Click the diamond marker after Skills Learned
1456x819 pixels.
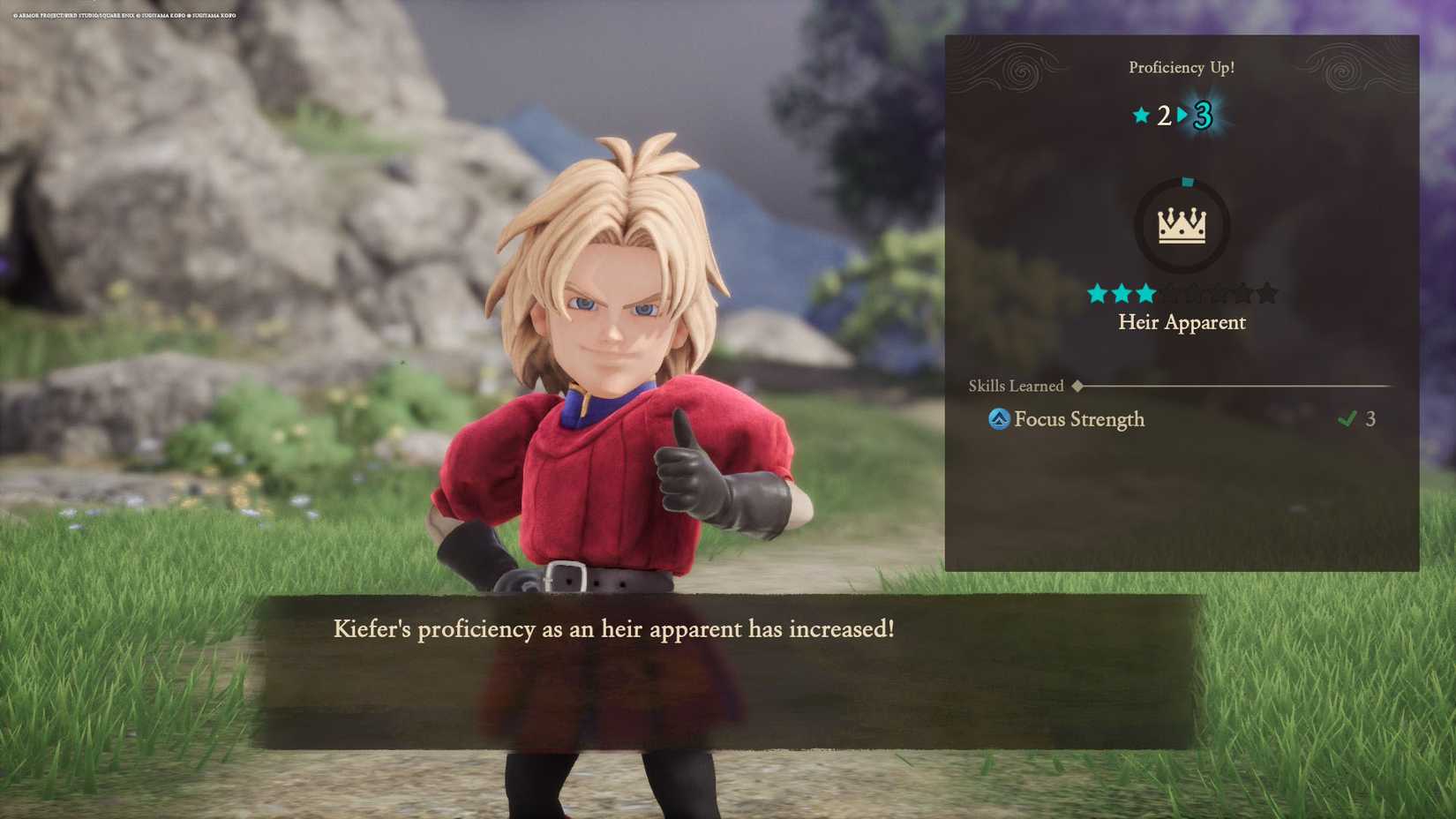pos(1078,386)
